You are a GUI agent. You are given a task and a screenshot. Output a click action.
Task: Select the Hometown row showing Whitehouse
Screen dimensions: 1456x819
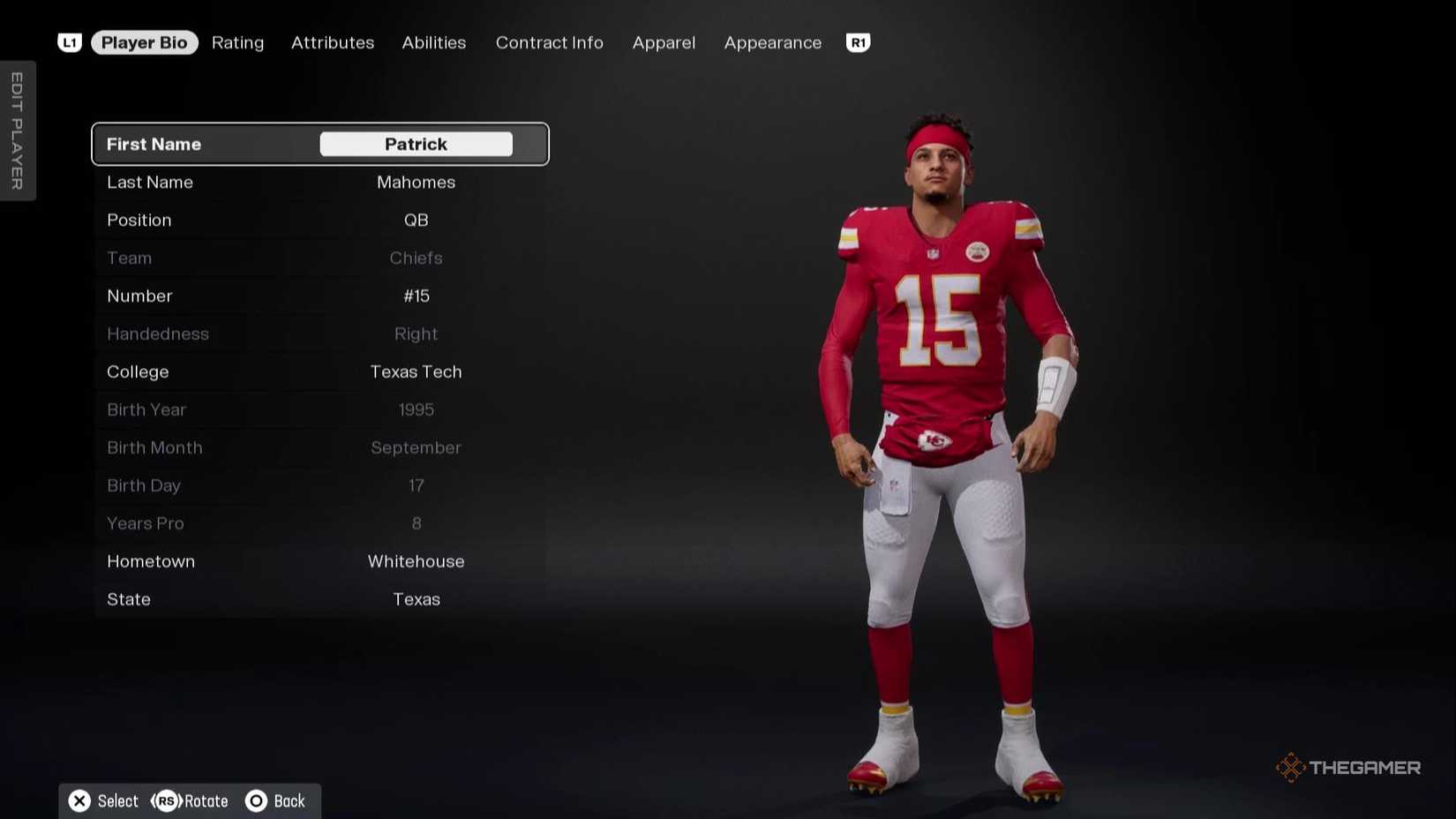tap(319, 562)
